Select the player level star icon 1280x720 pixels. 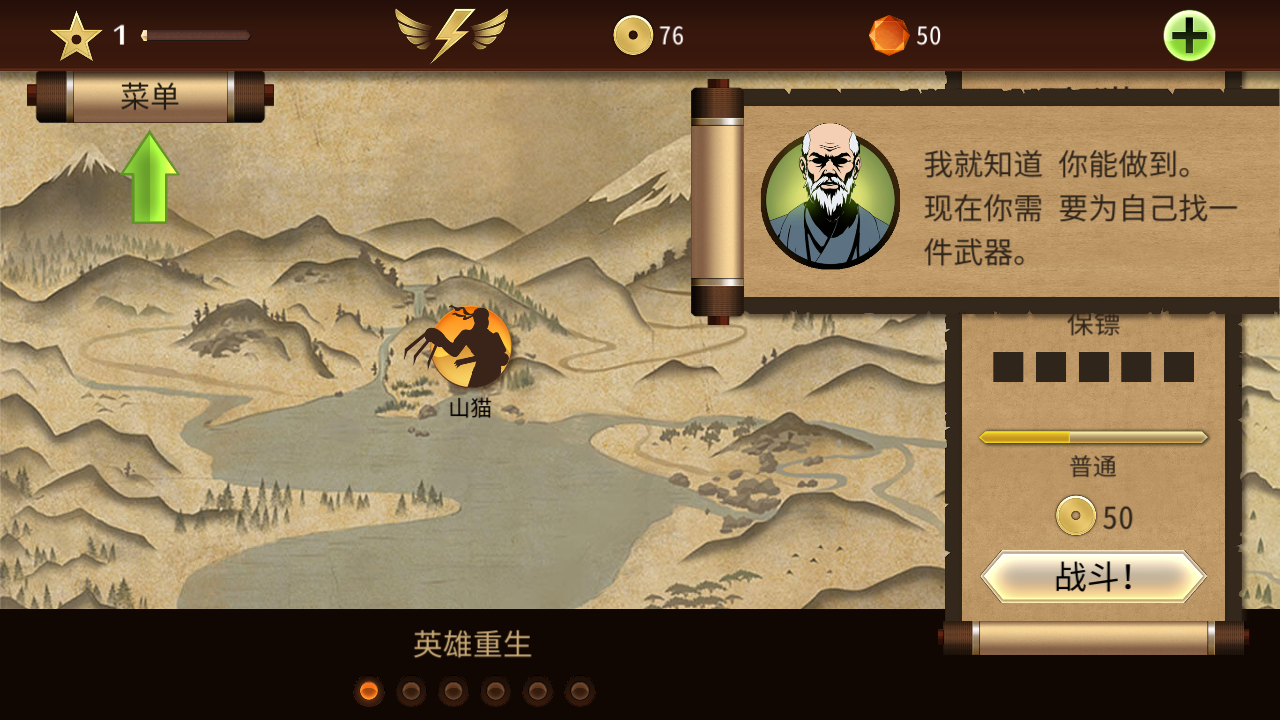click(x=76, y=37)
